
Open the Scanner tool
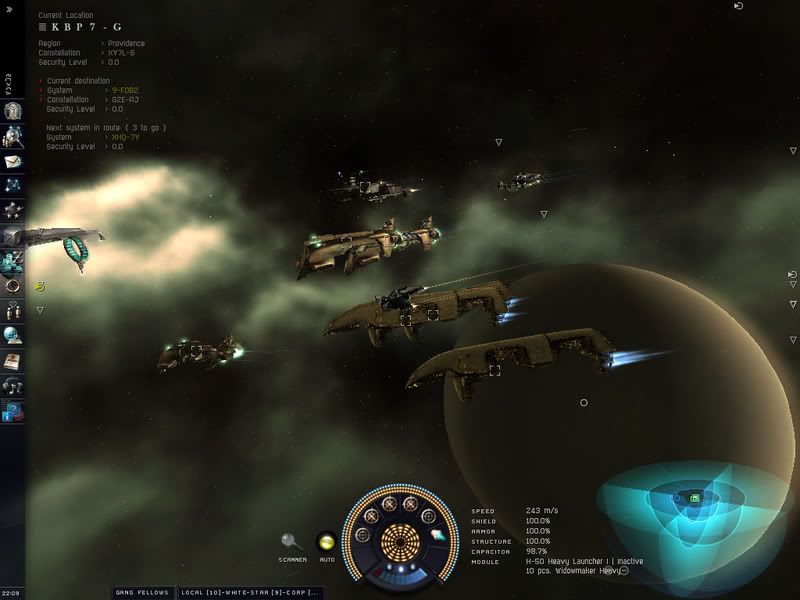[290, 542]
